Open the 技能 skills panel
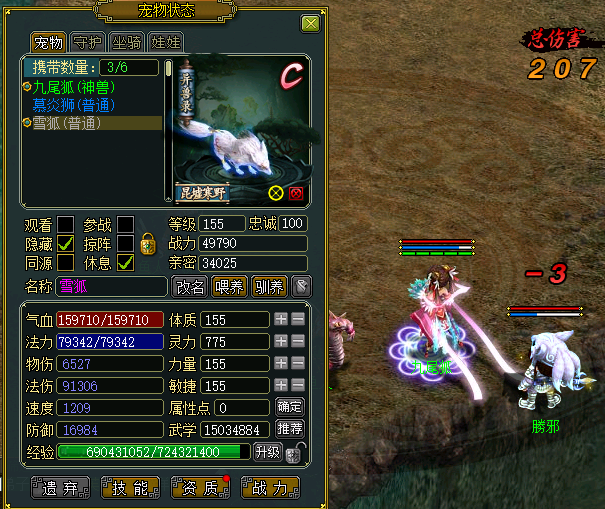The height and width of the screenshot is (509, 605). [124, 488]
